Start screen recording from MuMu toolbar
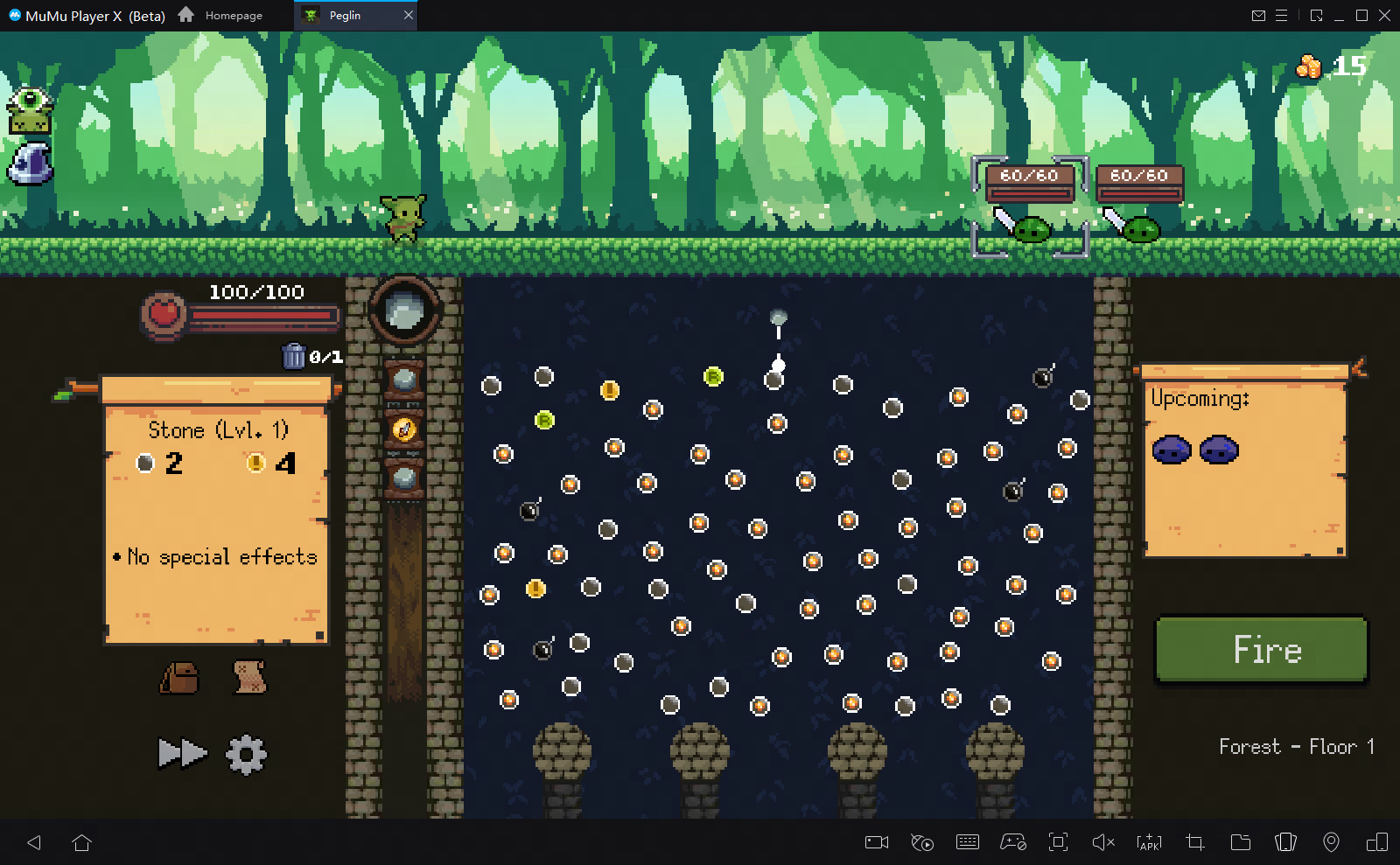Viewport: 1400px width, 865px height. click(876, 842)
